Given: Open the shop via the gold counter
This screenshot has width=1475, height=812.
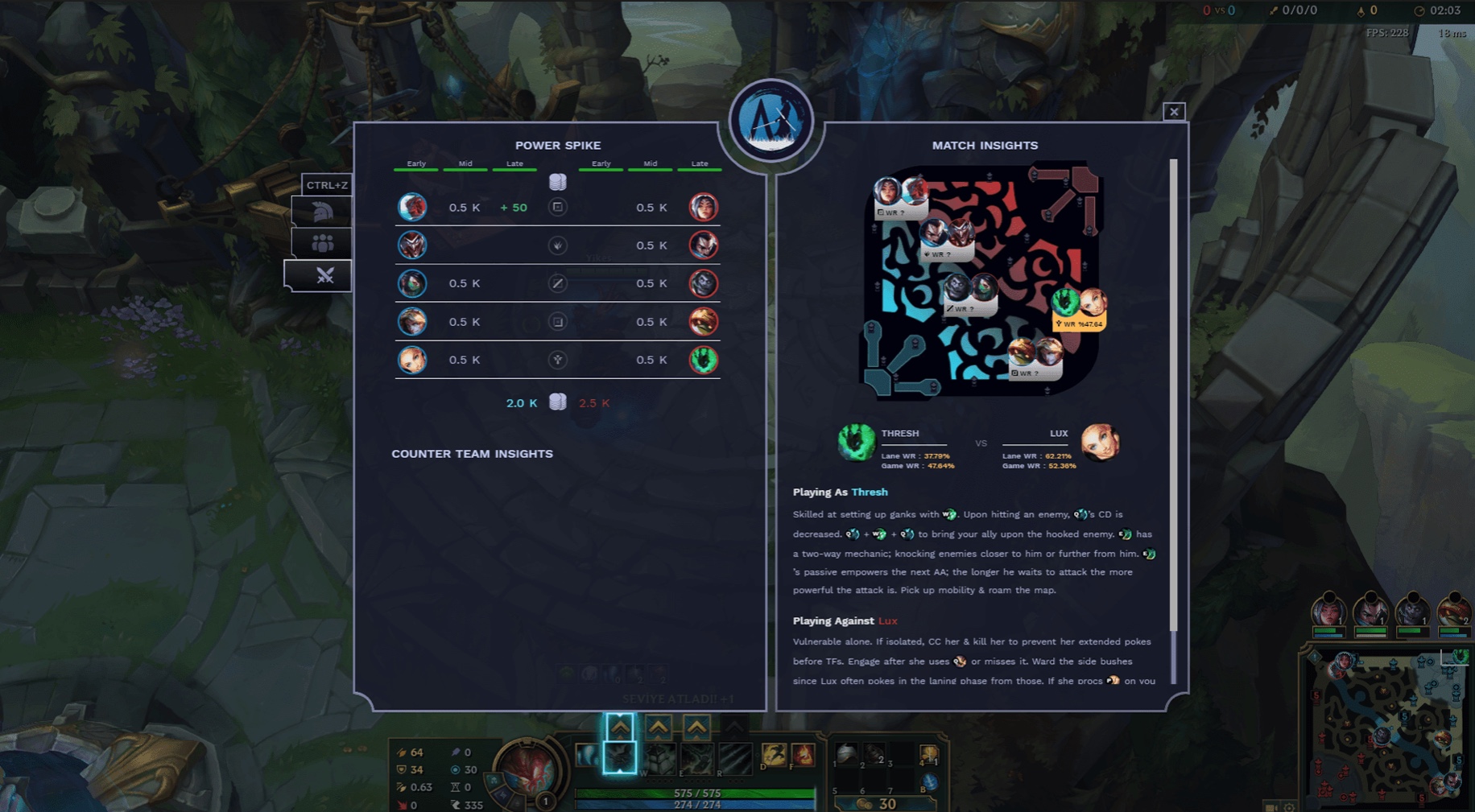Looking at the screenshot, I should click(x=879, y=803).
